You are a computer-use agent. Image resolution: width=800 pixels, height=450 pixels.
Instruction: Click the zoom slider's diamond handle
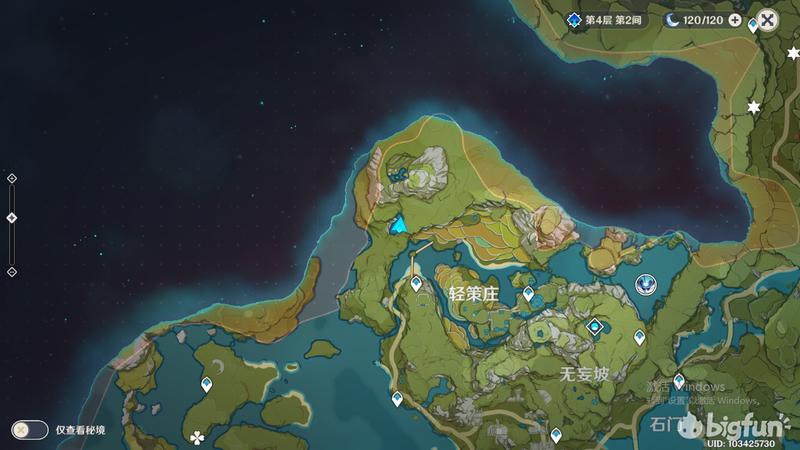[x=12, y=218]
